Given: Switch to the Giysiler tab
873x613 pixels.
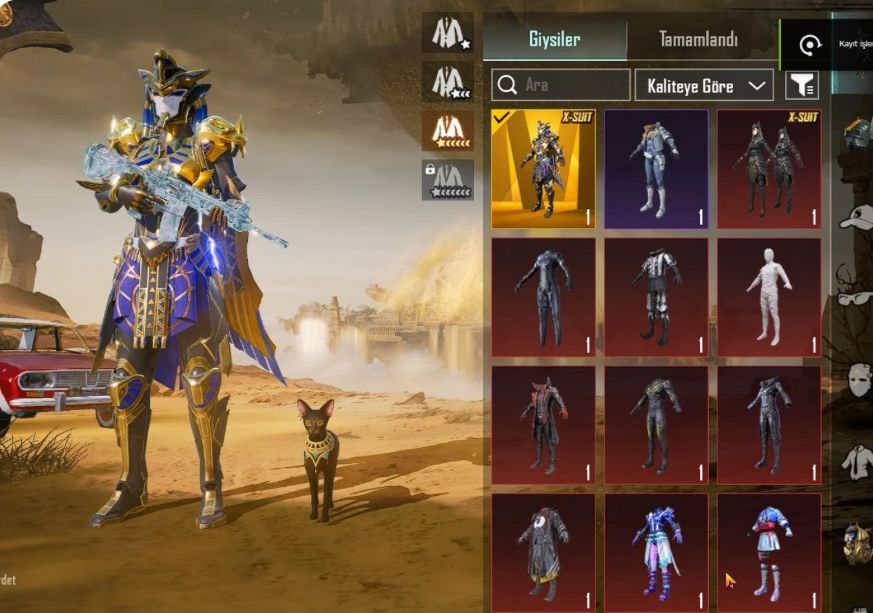Looking at the screenshot, I should coord(554,41).
